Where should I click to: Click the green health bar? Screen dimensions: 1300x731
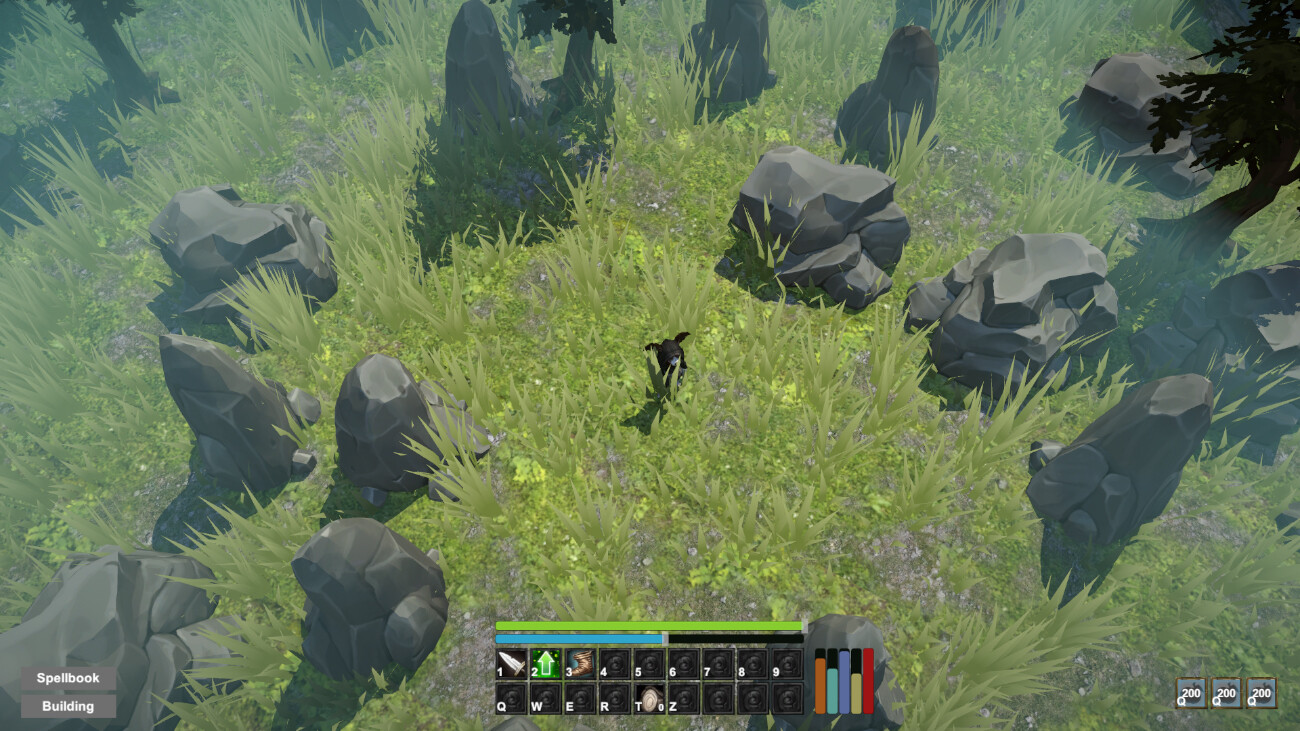pyautogui.click(x=650, y=626)
